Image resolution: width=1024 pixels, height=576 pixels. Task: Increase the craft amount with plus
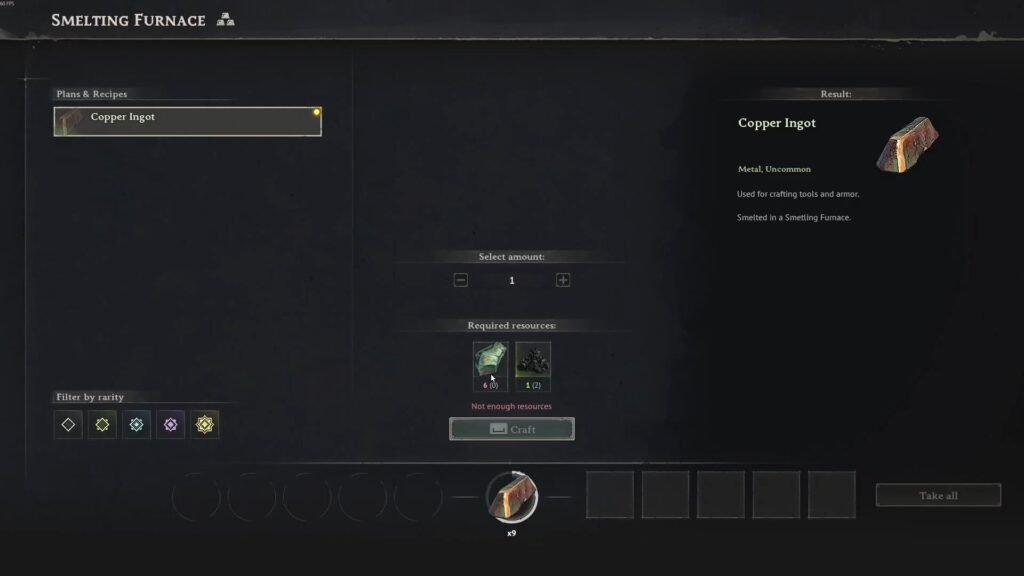click(x=563, y=280)
